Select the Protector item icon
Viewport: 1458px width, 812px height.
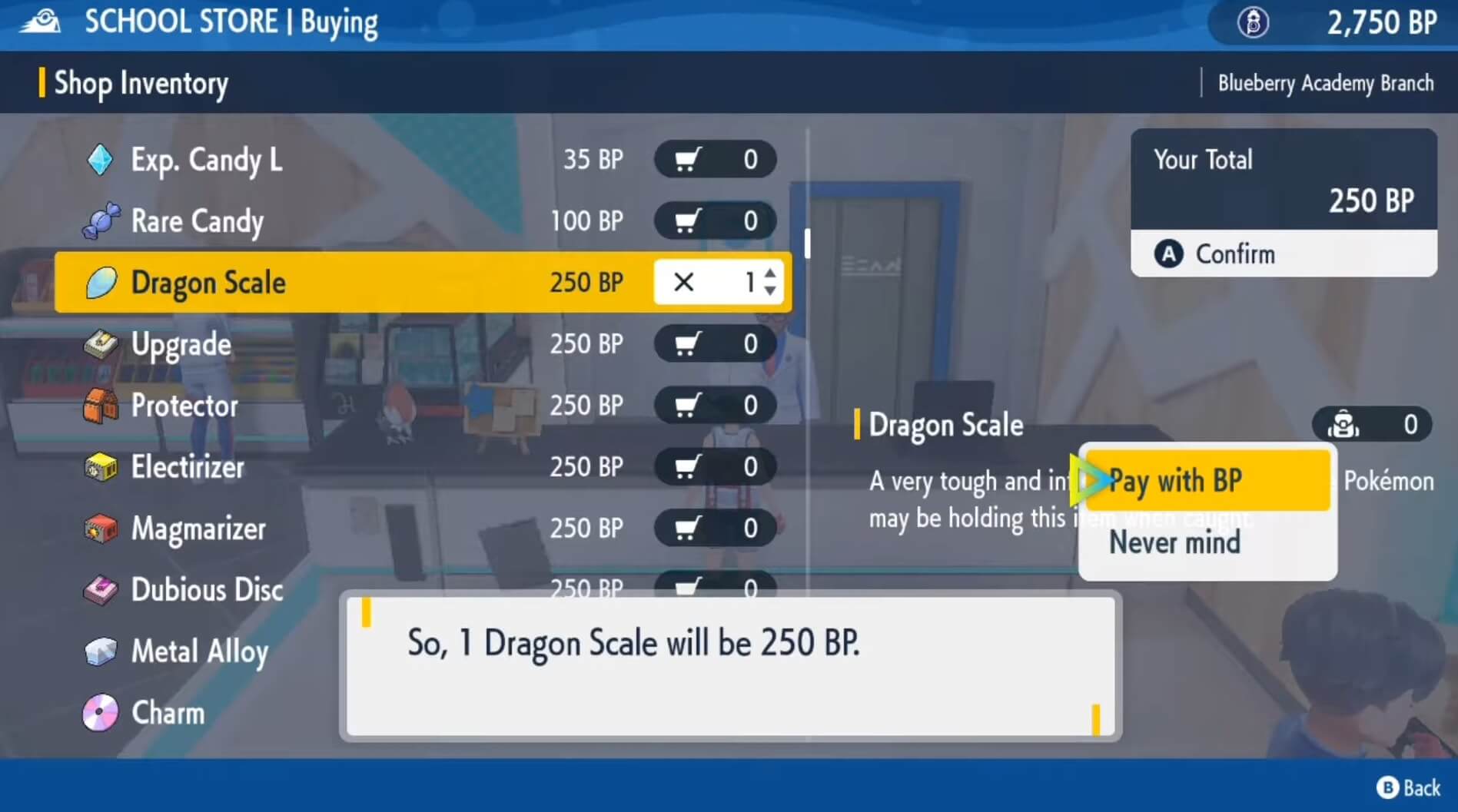101,406
